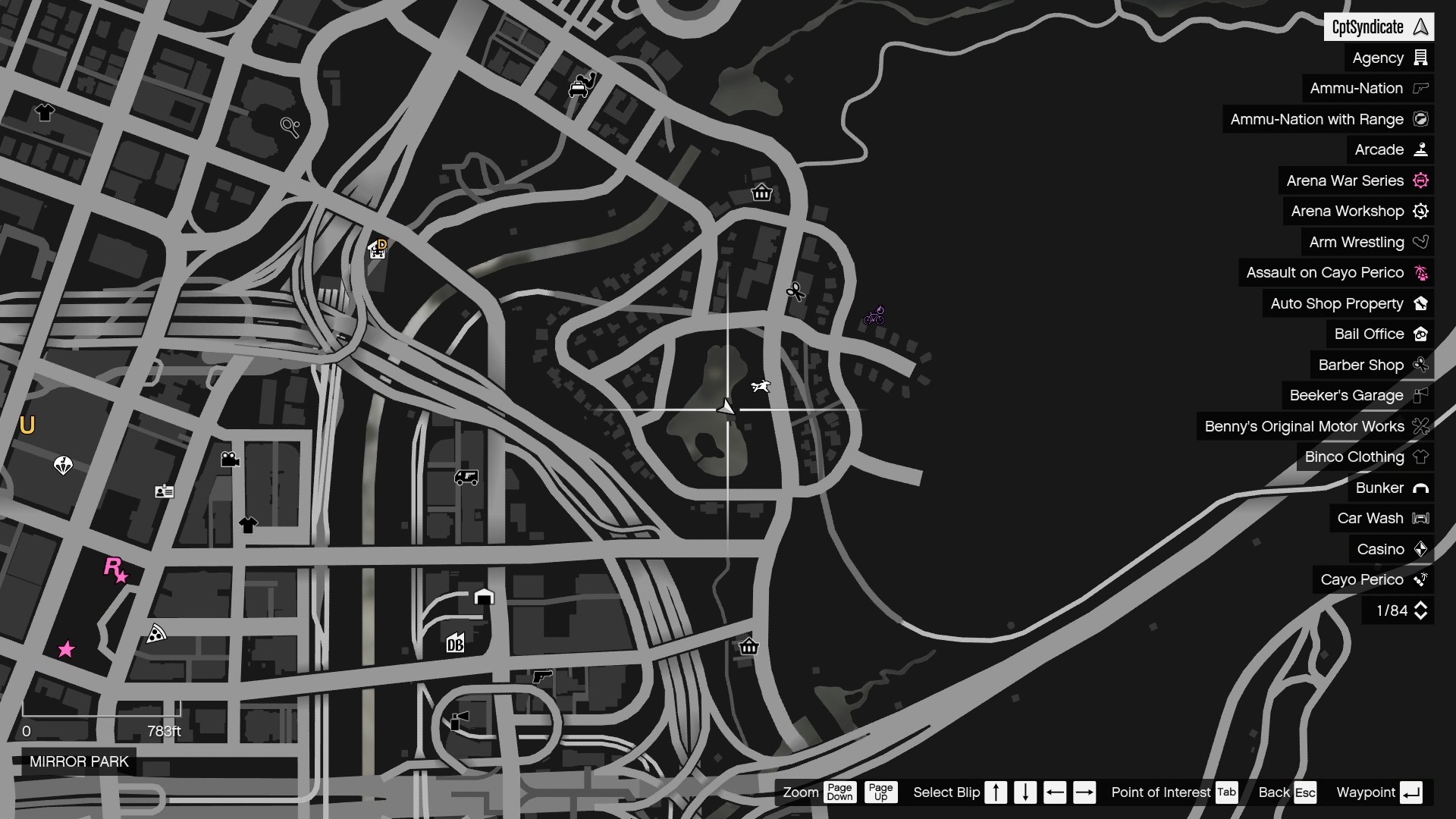Image resolution: width=1456 pixels, height=819 pixels.
Task: Select the Bunker icon in the legend
Action: pos(1422,488)
